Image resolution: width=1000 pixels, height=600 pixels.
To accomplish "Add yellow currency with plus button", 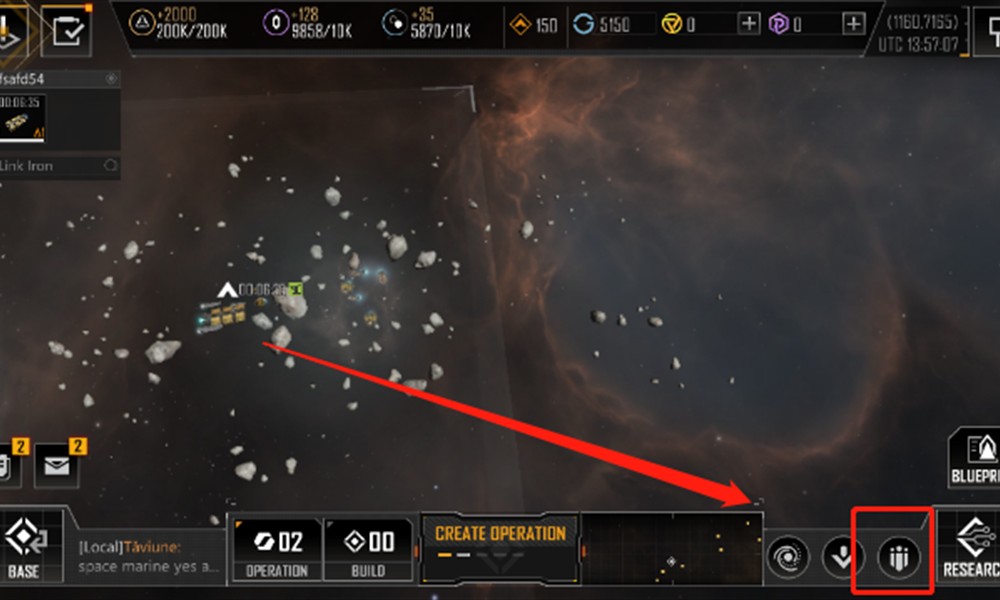I will (x=749, y=24).
